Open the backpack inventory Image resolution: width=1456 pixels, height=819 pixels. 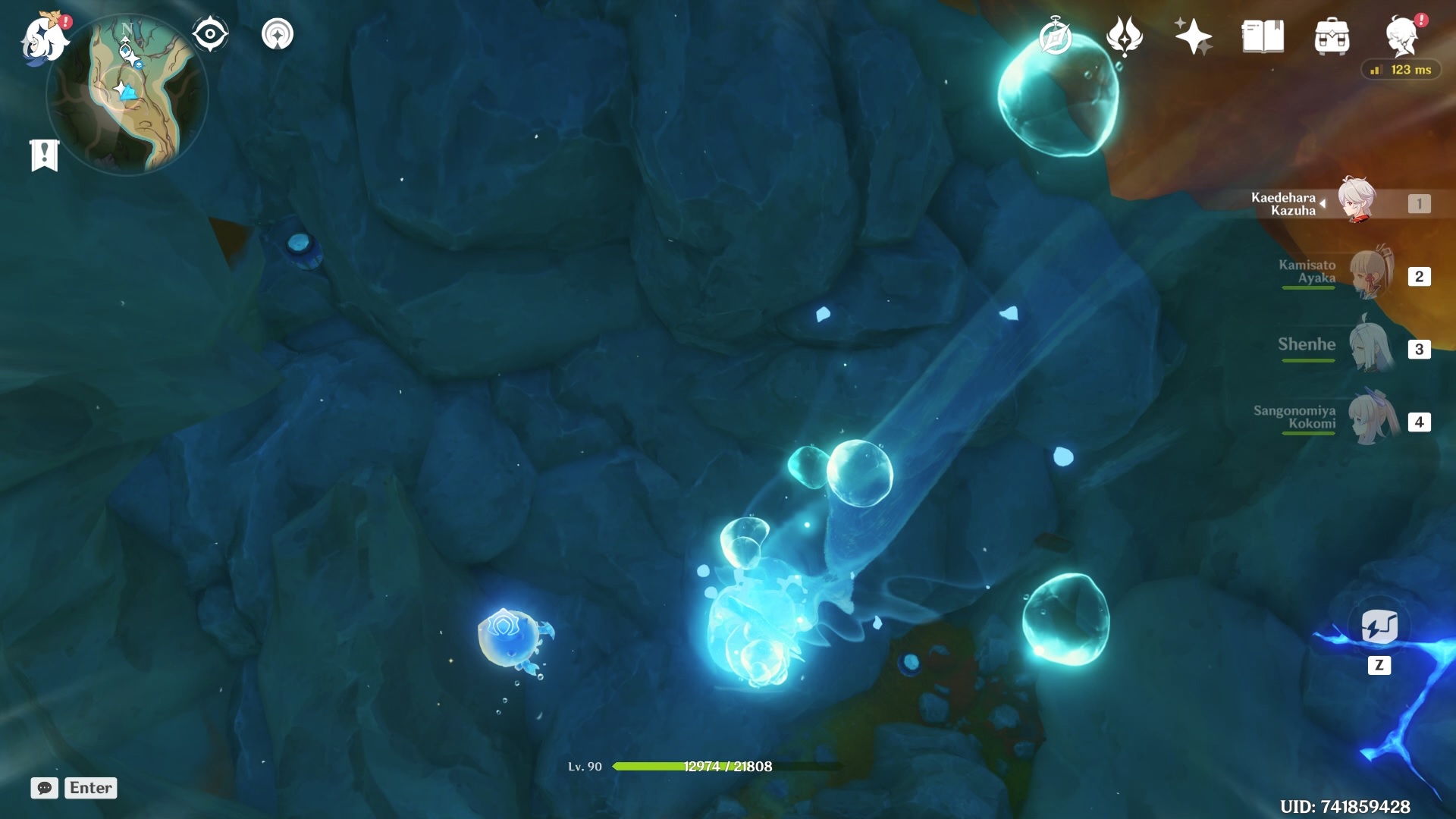point(1332,36)
